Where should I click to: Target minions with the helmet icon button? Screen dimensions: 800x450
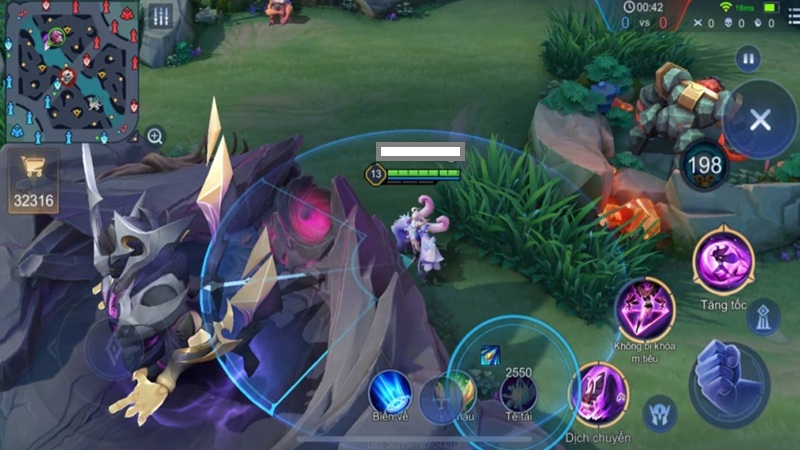pos(660,411)
